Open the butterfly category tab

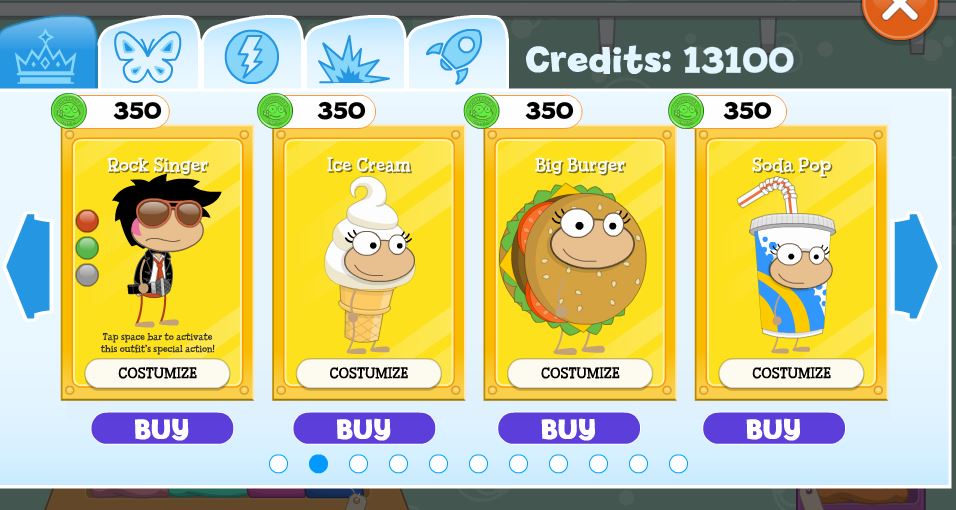(x=148, y=56)
